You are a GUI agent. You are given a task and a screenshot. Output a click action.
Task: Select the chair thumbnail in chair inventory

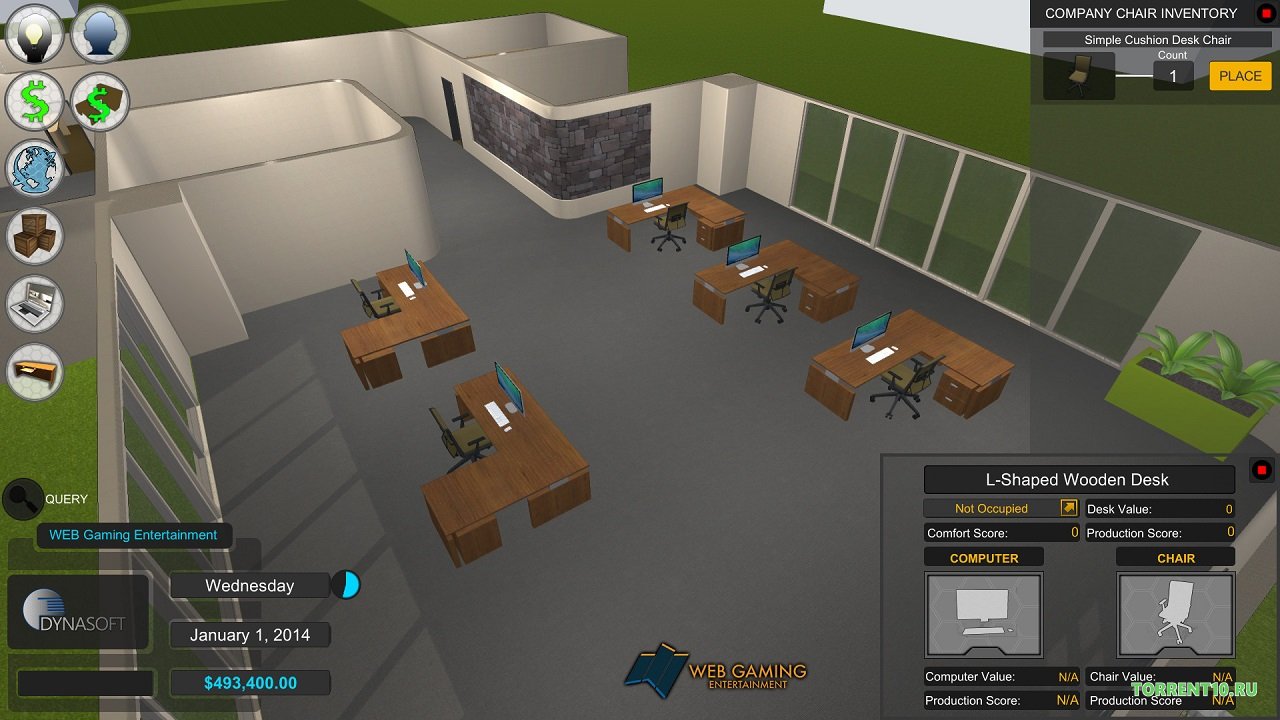(x=1078, y=76)
